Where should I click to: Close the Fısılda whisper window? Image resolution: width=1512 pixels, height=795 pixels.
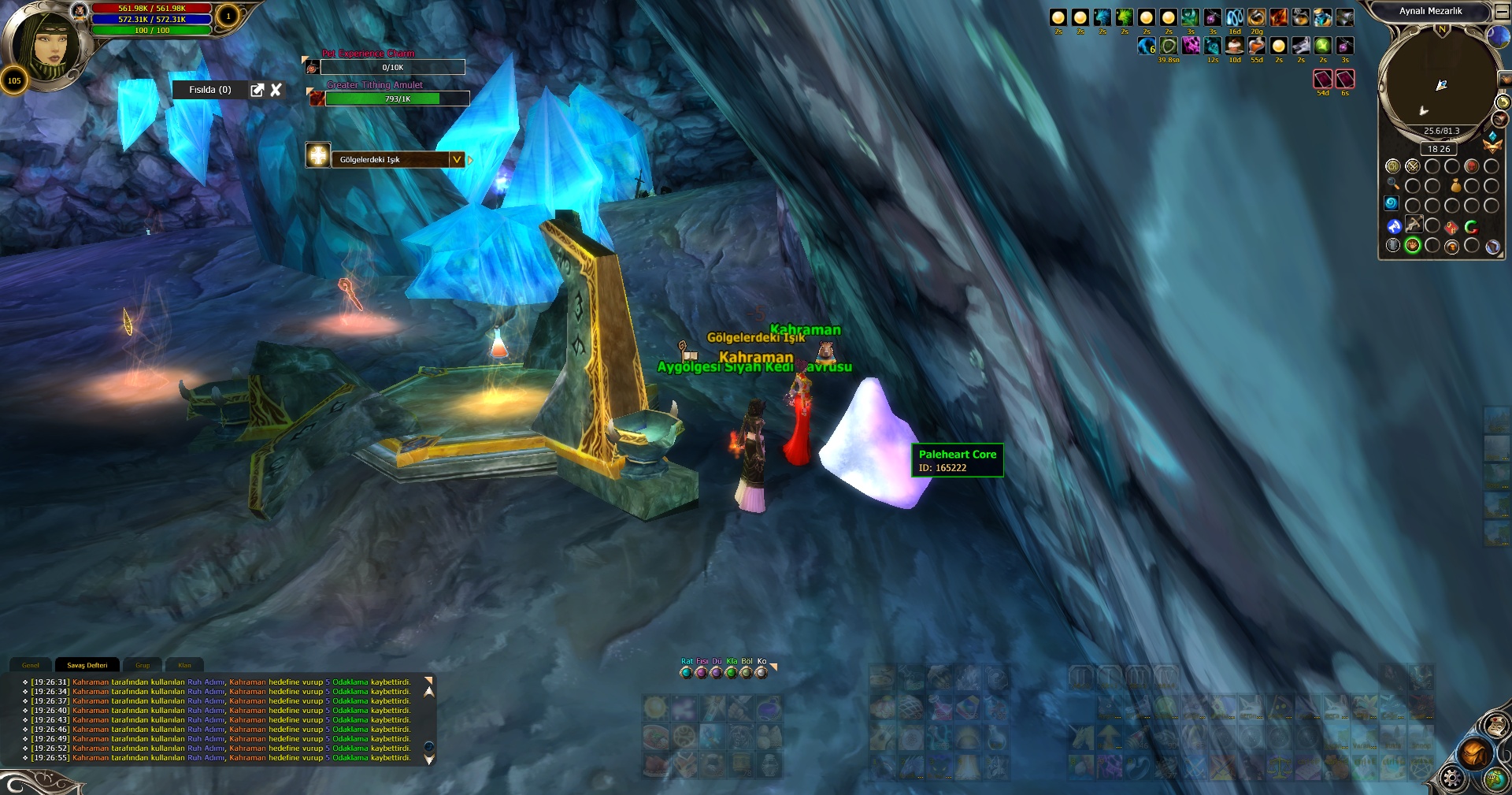pos(276,90)
